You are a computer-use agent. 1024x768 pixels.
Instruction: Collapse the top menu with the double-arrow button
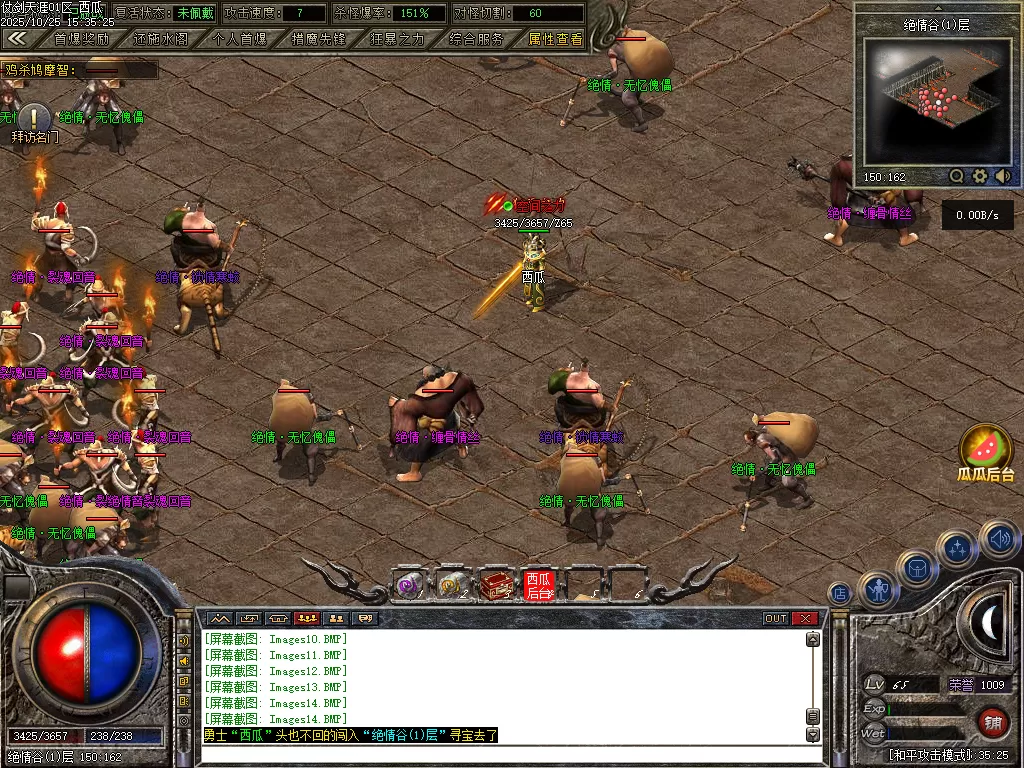coord(17,38)
